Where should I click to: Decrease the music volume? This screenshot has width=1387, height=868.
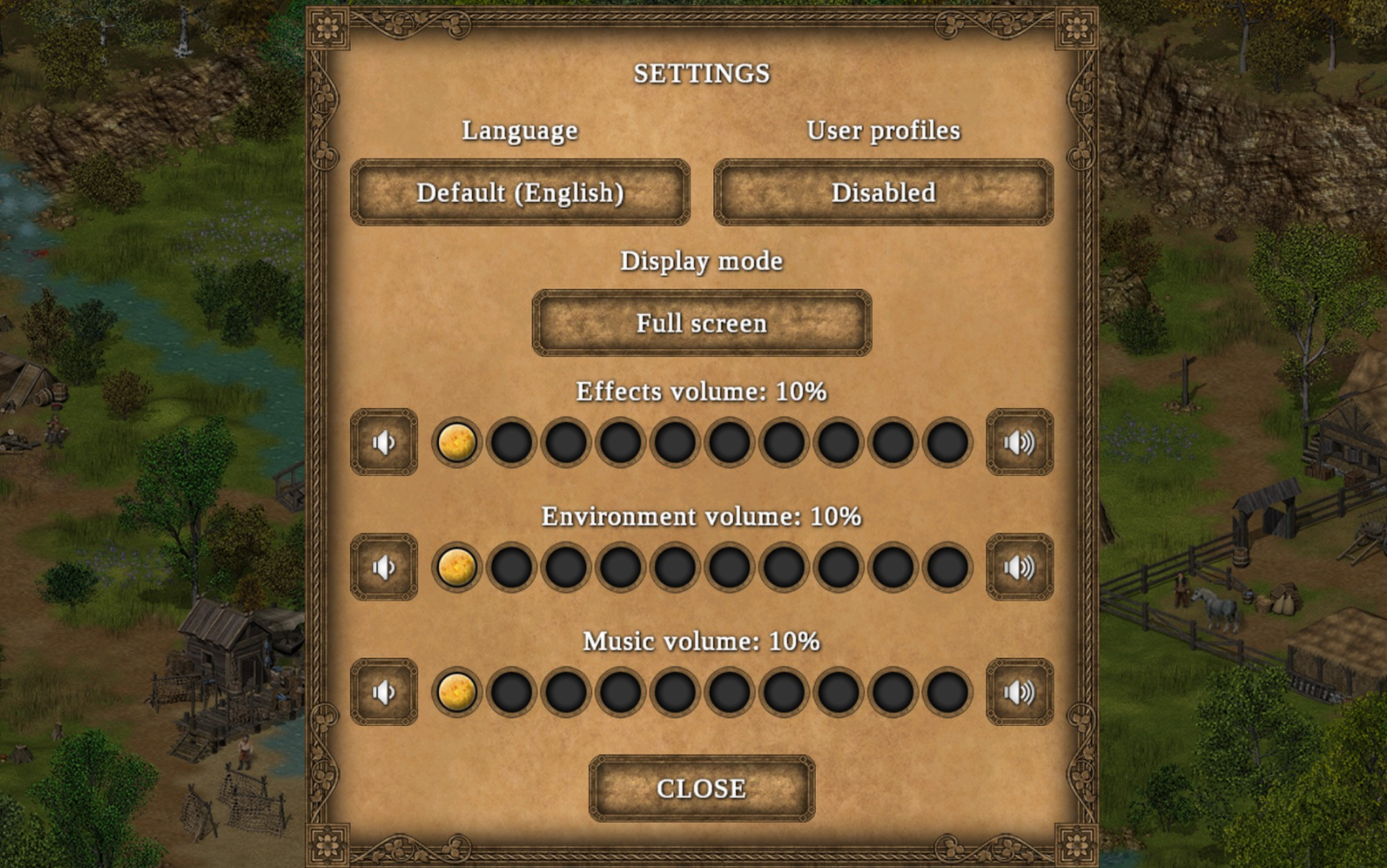[x=384, y=692]
